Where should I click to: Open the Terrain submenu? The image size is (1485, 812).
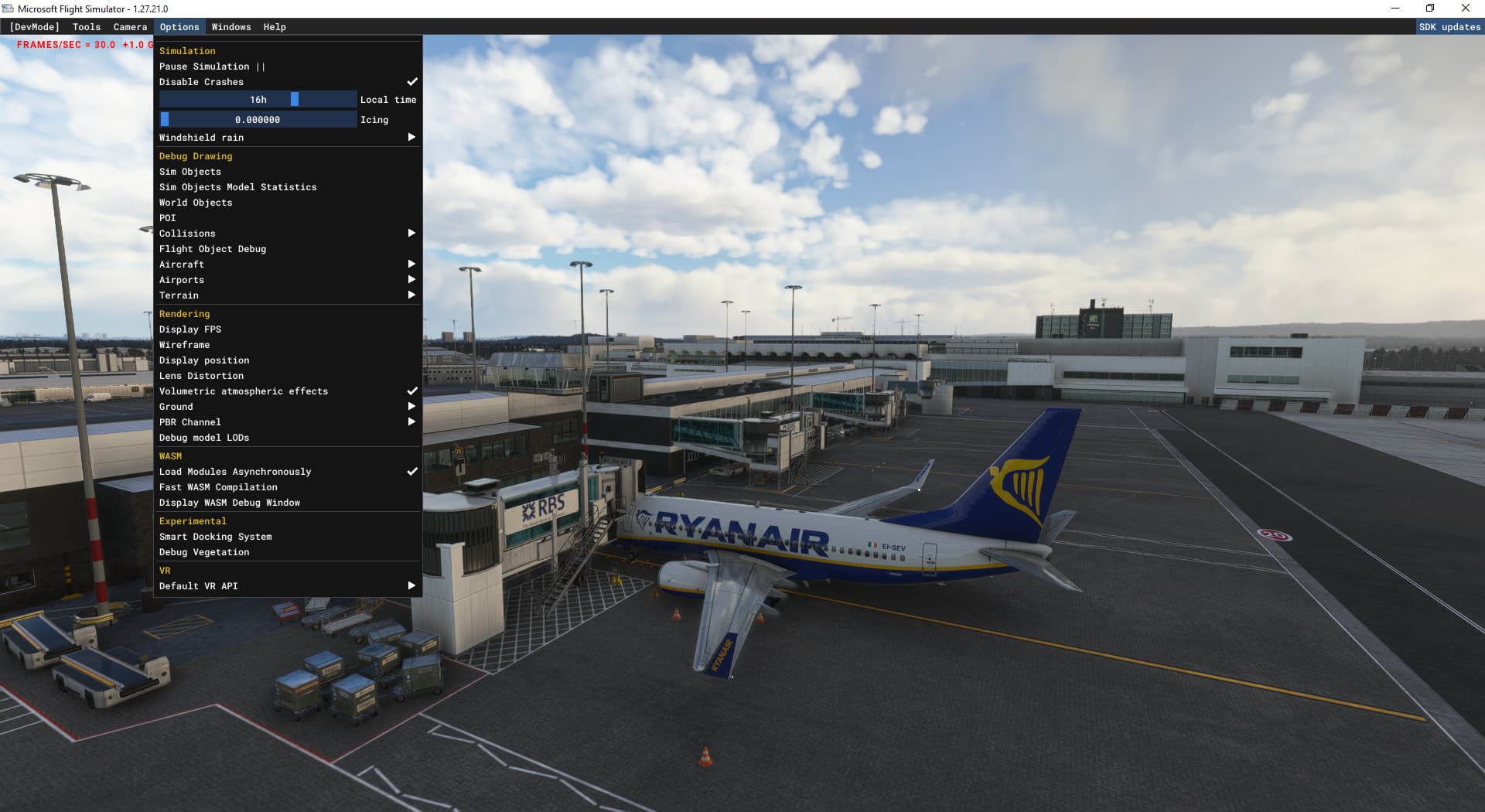tap(411, 295)
